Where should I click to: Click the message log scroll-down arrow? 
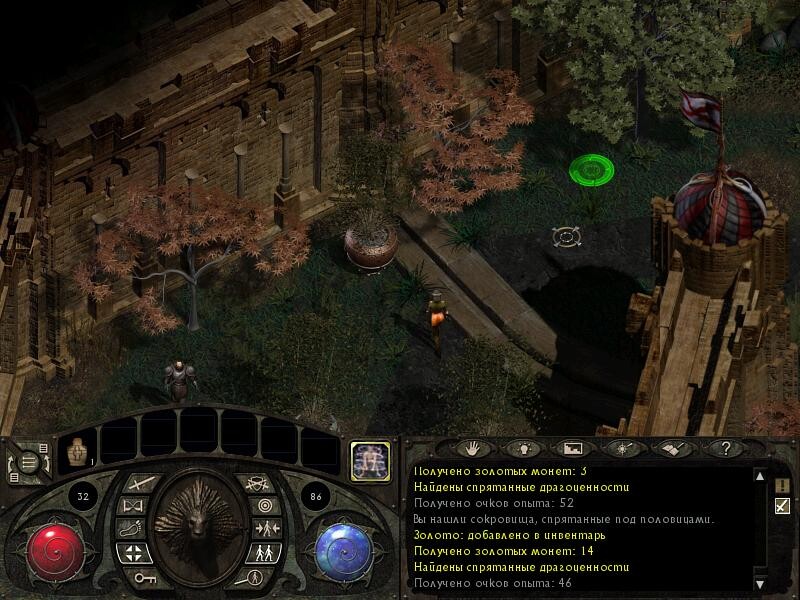click(x=759, y=582)
